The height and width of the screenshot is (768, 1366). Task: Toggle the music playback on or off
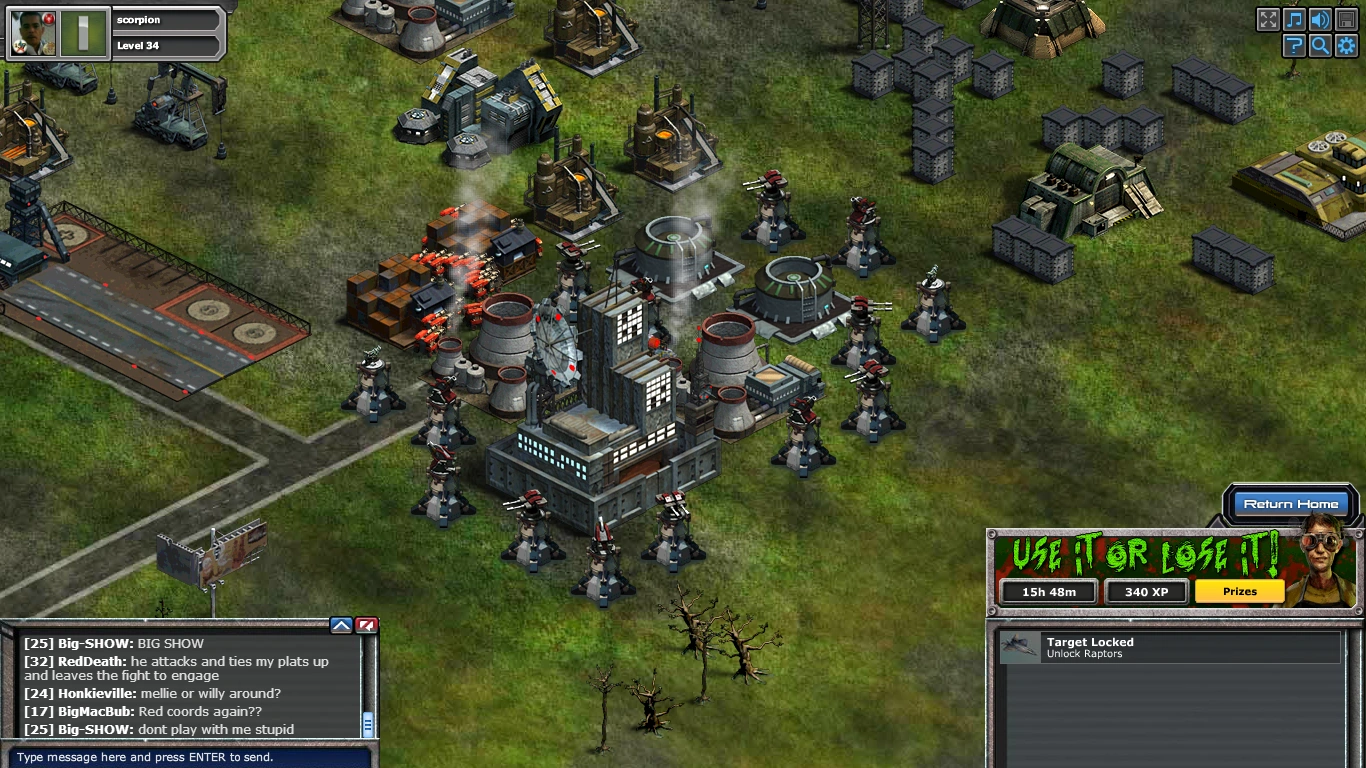pos(1295,19)
